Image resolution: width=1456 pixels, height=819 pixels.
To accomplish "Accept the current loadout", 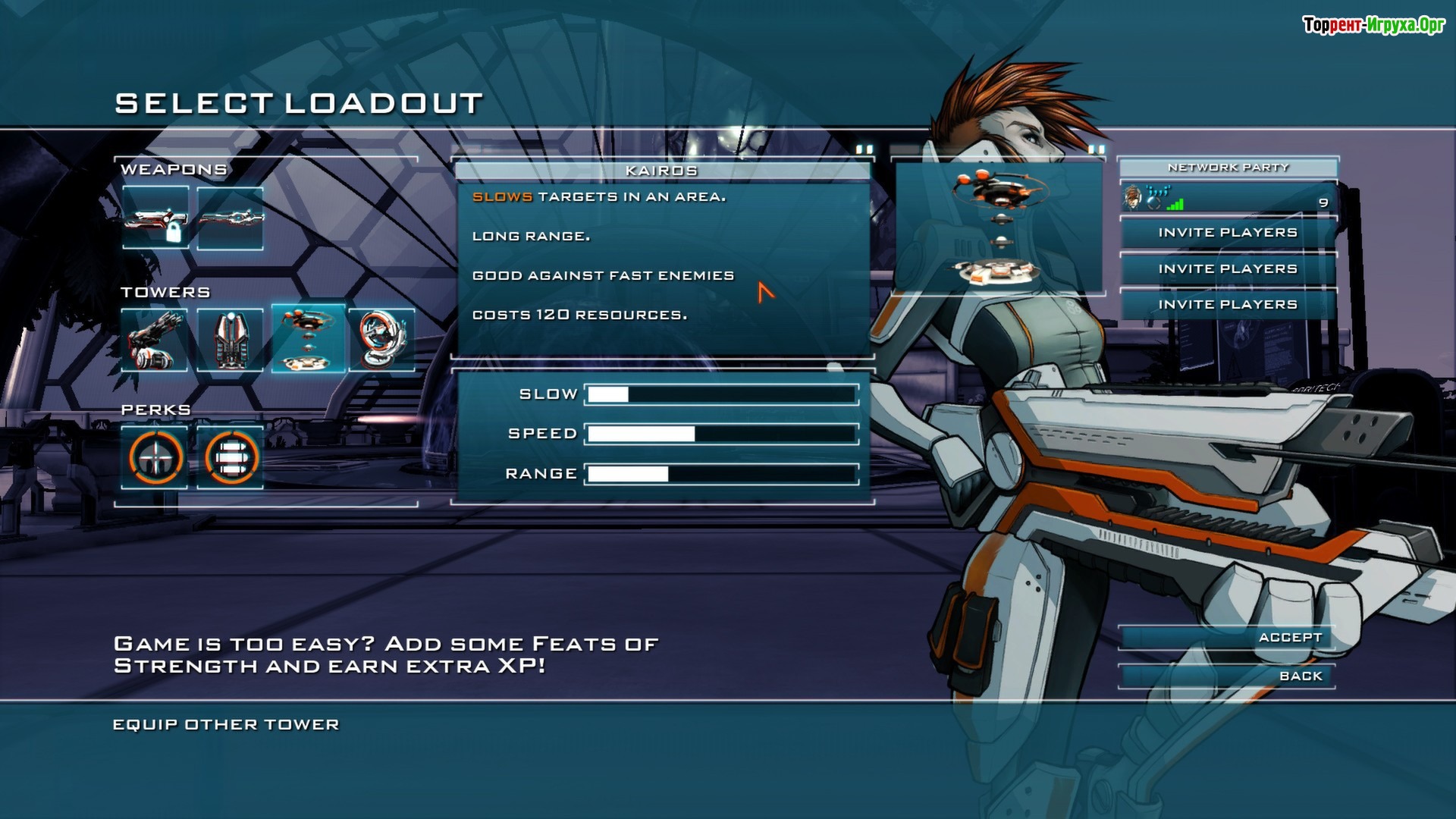I will pos(1227,638).
